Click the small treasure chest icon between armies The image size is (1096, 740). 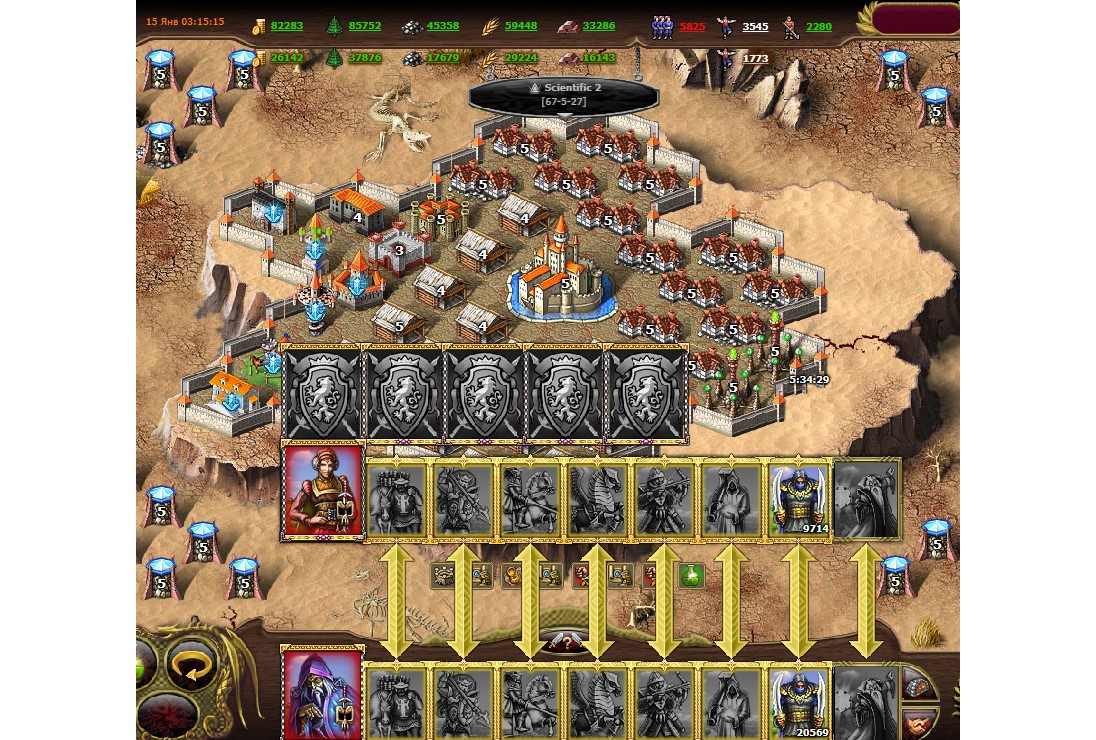coord(444,575)
